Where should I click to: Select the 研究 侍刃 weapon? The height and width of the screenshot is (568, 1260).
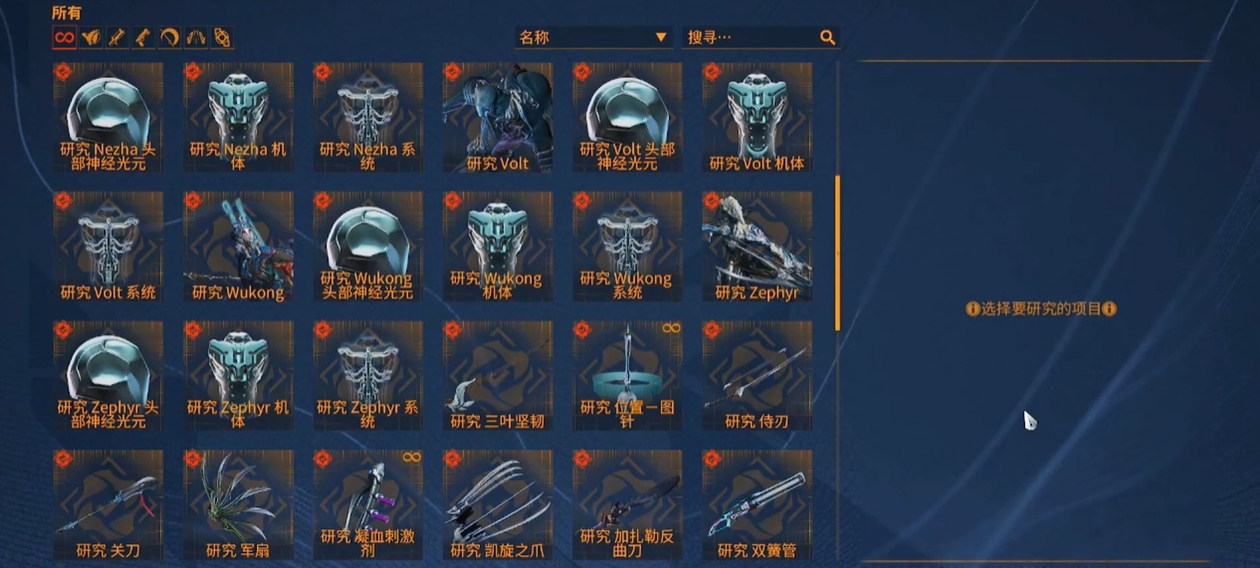(757, 375)
